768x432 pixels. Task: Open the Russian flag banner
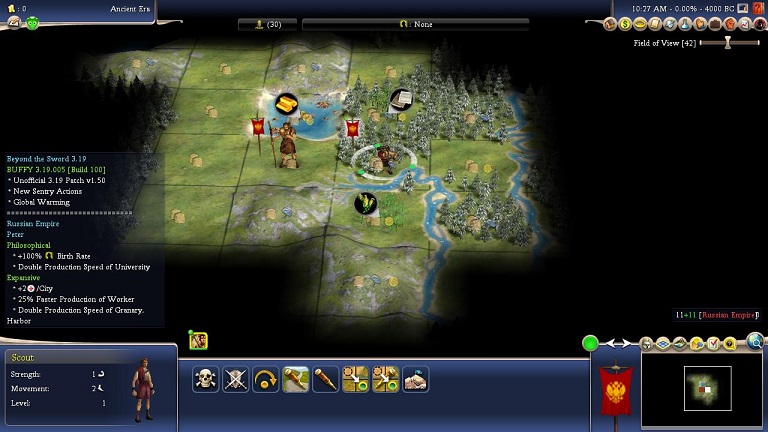point(615,390)
